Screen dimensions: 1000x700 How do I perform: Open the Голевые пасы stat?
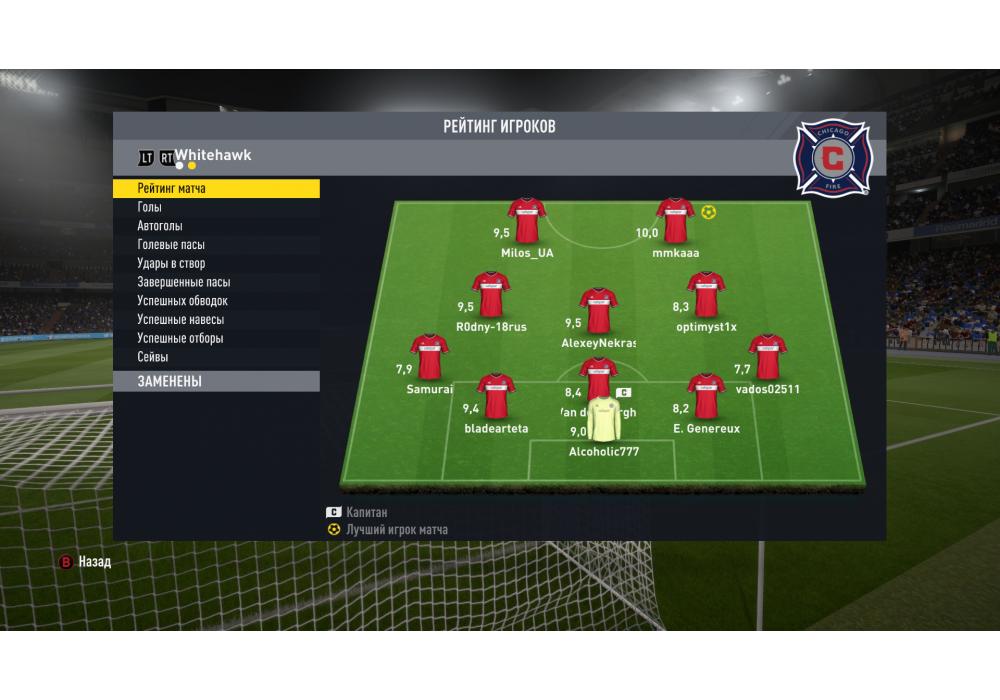[x=171, y=245]
